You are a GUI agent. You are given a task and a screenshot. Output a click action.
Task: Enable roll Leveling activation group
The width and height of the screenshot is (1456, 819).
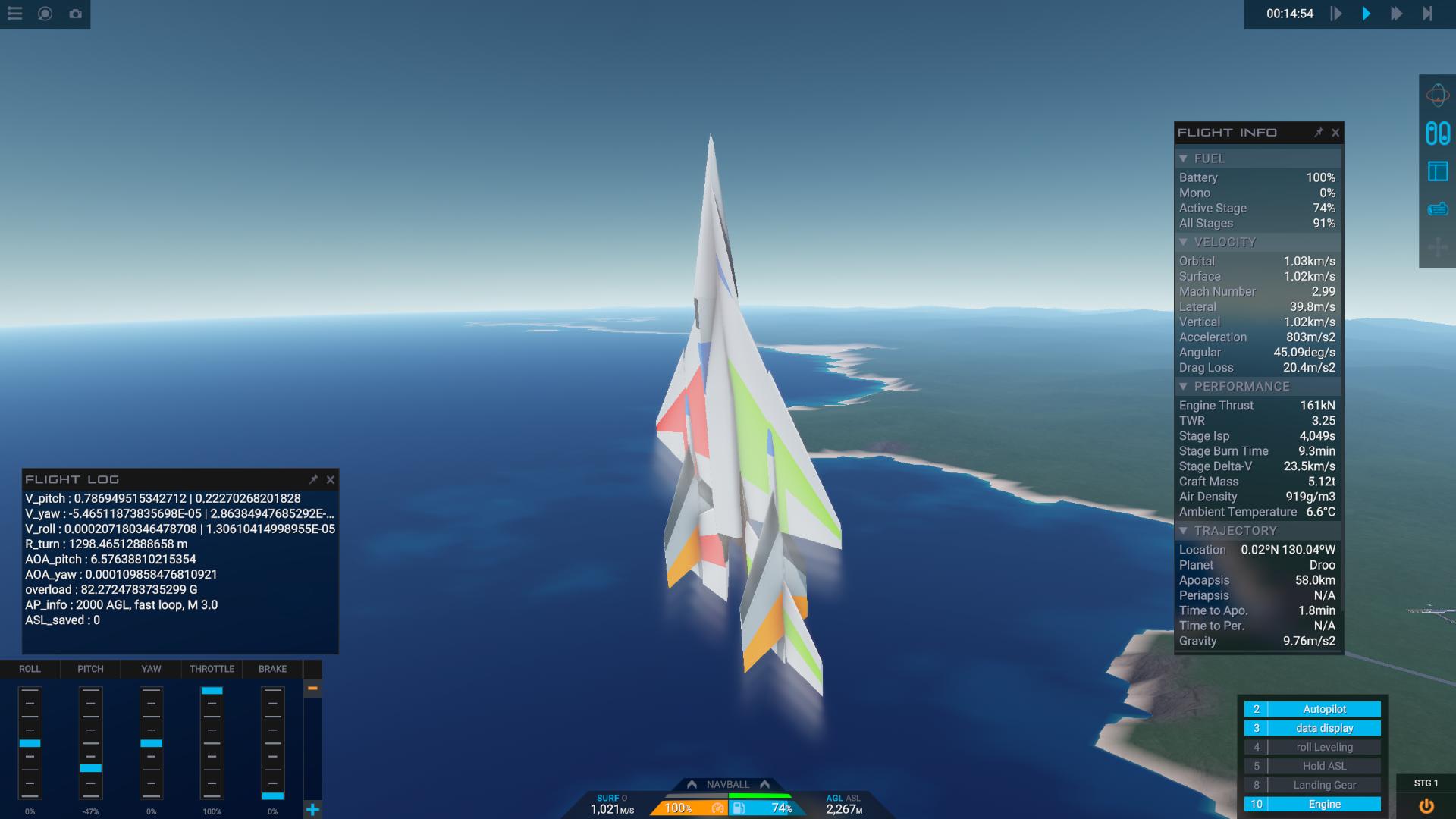coord(1323,747)
